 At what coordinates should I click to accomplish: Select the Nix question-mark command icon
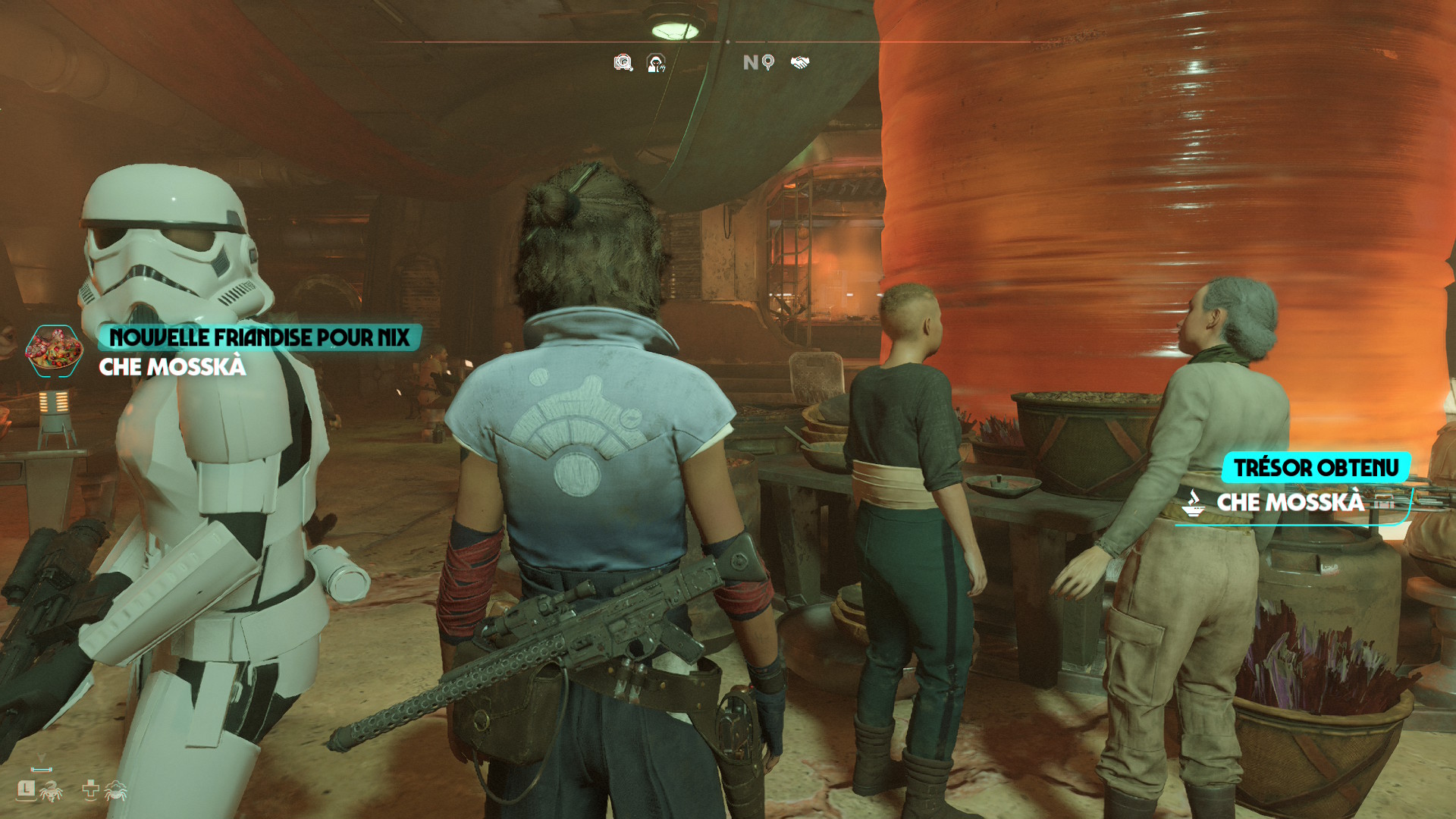[x=51, y=791]
